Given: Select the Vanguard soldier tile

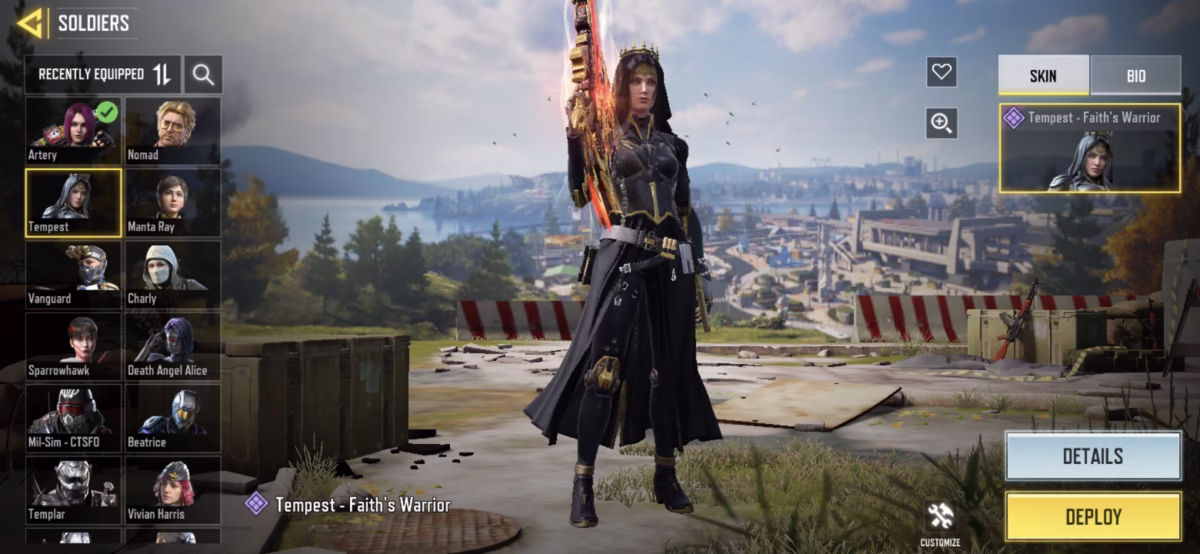Looking at the screenshot, I should [x=73, y=275].
